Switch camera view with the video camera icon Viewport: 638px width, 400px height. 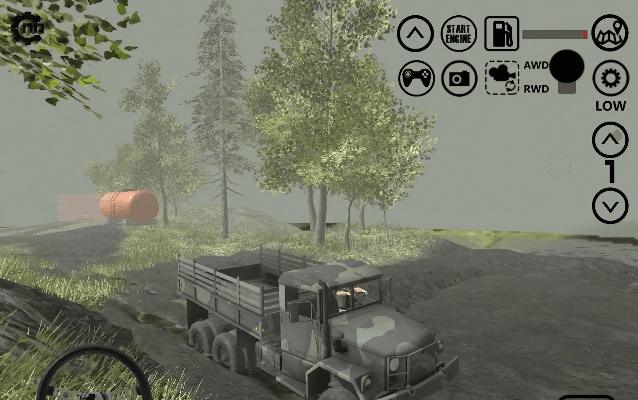pyautogui.click(x=502, y=78)
